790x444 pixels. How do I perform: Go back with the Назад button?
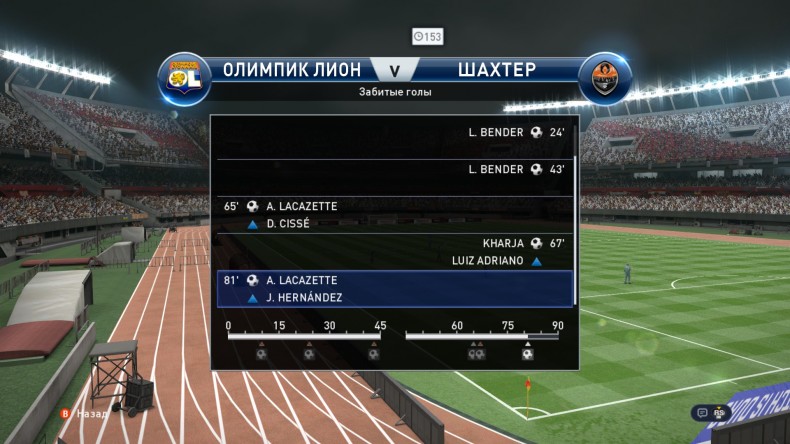(x=86, y=412)
